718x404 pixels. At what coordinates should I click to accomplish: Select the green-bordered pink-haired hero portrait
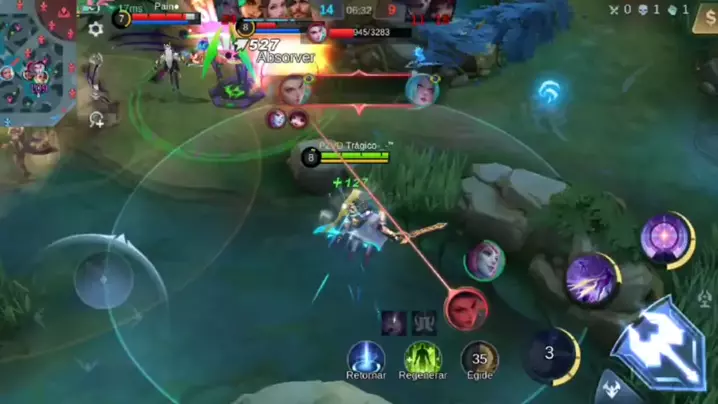click(x=485, y=260)
